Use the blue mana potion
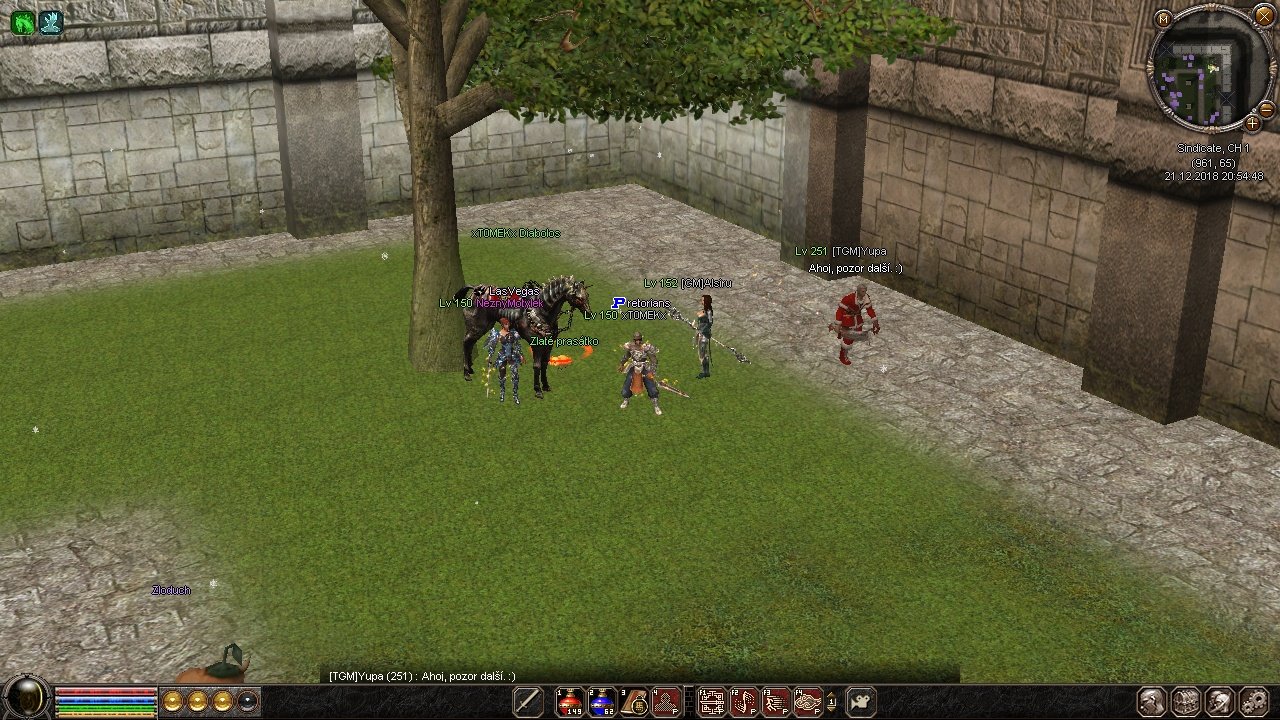The image size is (1280, 720). coord(602,701)
